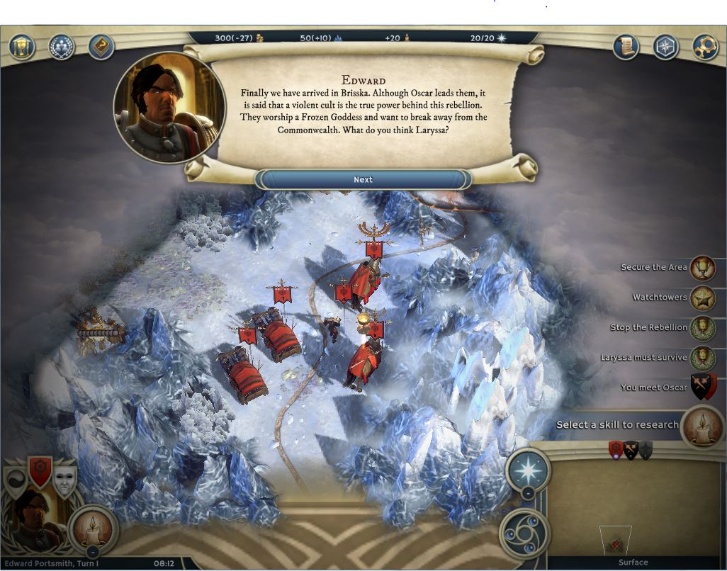Select the red shield player banner
Screen dimensions: 727x571
(x=40, y=472)
